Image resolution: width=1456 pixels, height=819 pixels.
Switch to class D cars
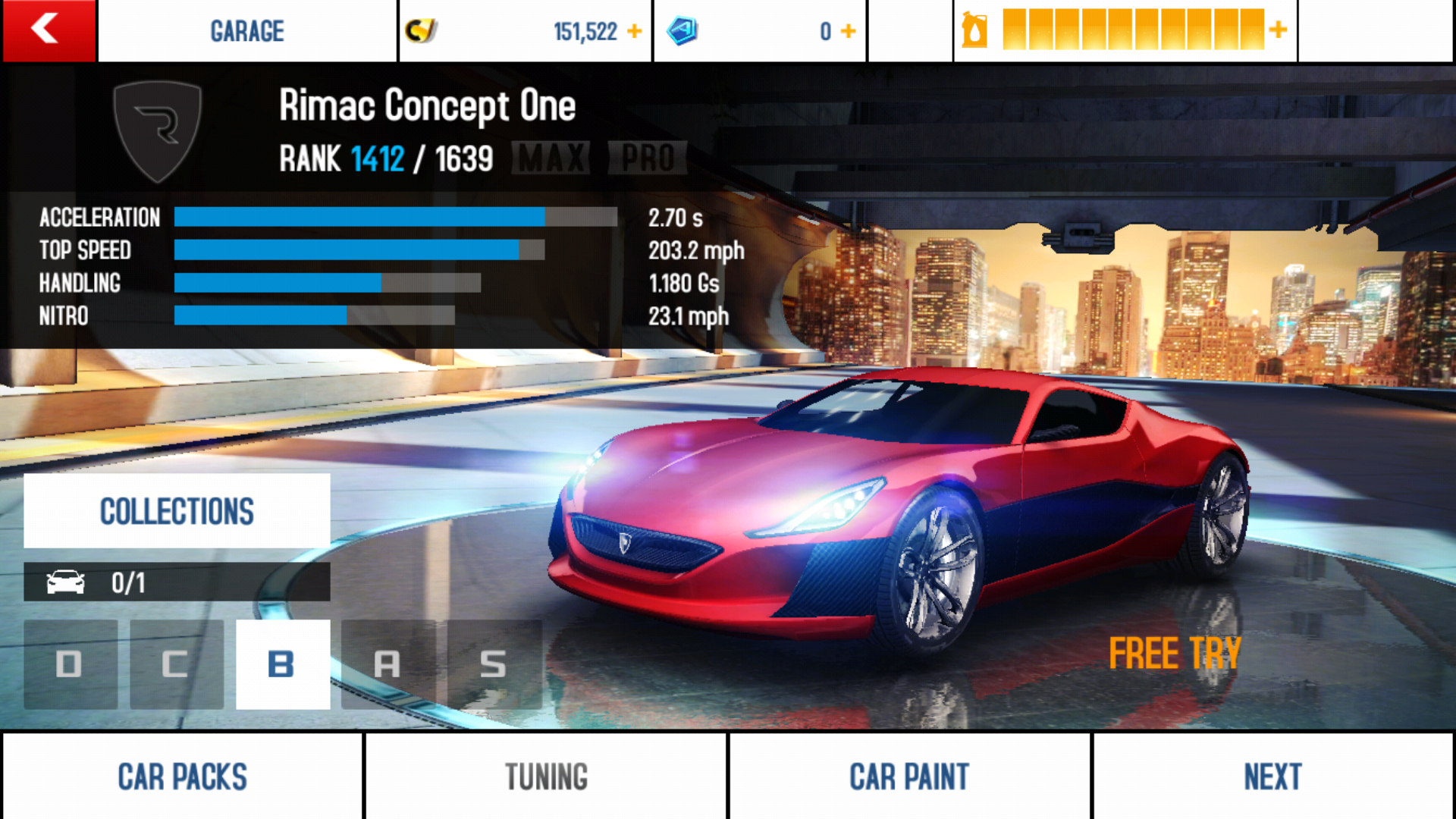(70, 664)
